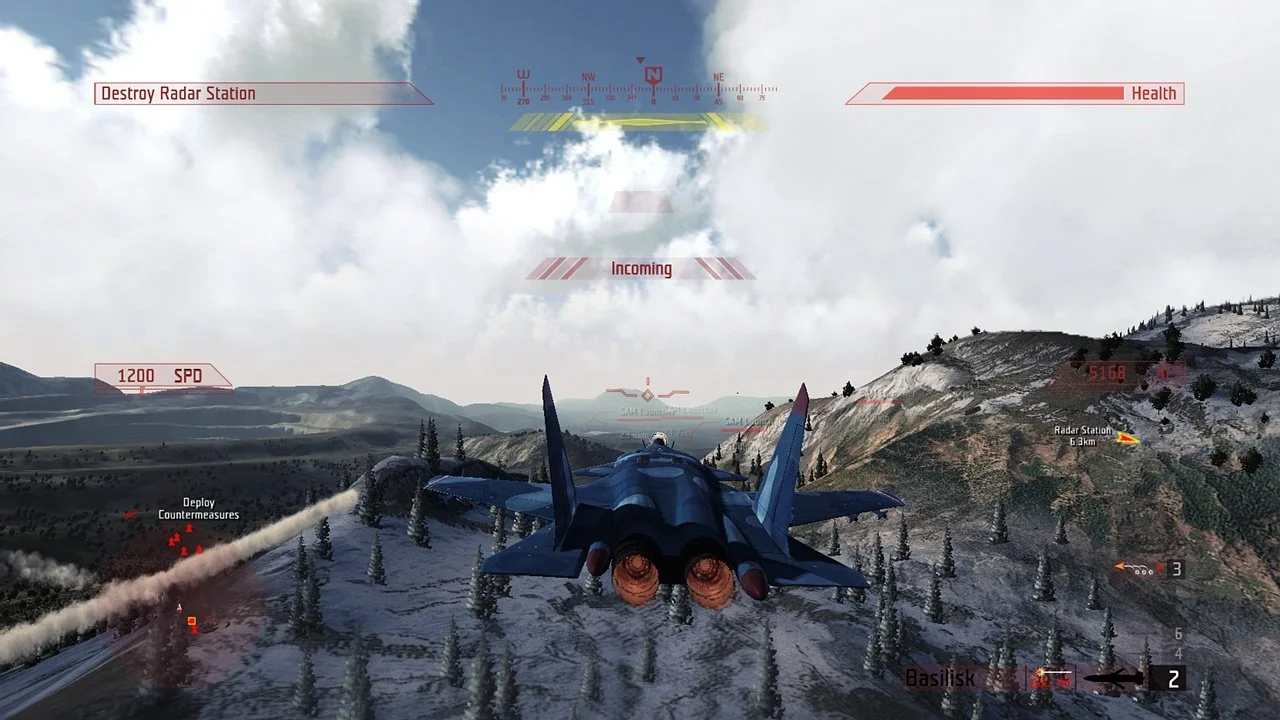Click the Destroy Radar Station mission text
1280x720 pixels.
tap(176, 92)
